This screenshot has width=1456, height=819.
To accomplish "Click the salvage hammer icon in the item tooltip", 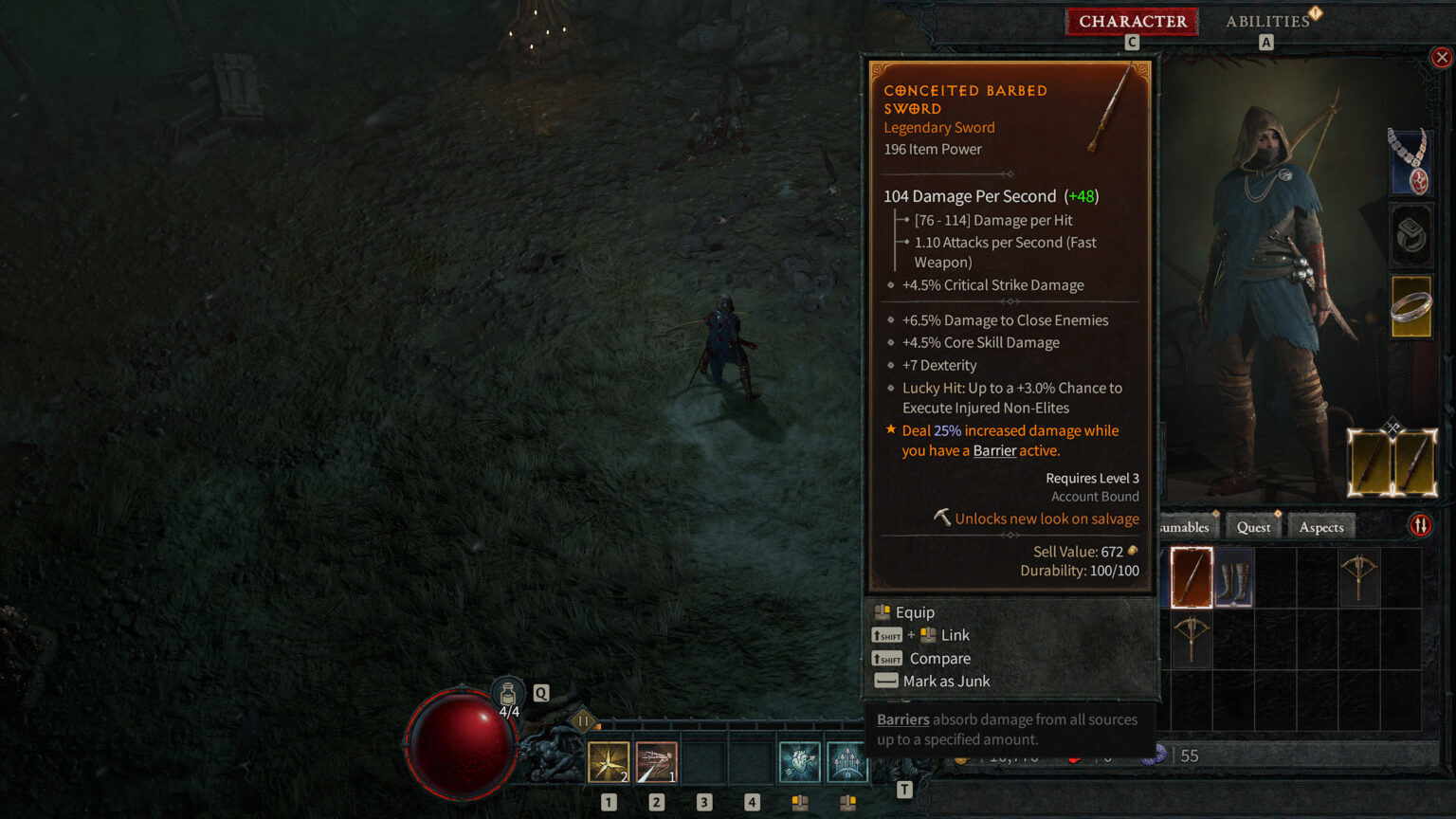I will tap(939, 518).
